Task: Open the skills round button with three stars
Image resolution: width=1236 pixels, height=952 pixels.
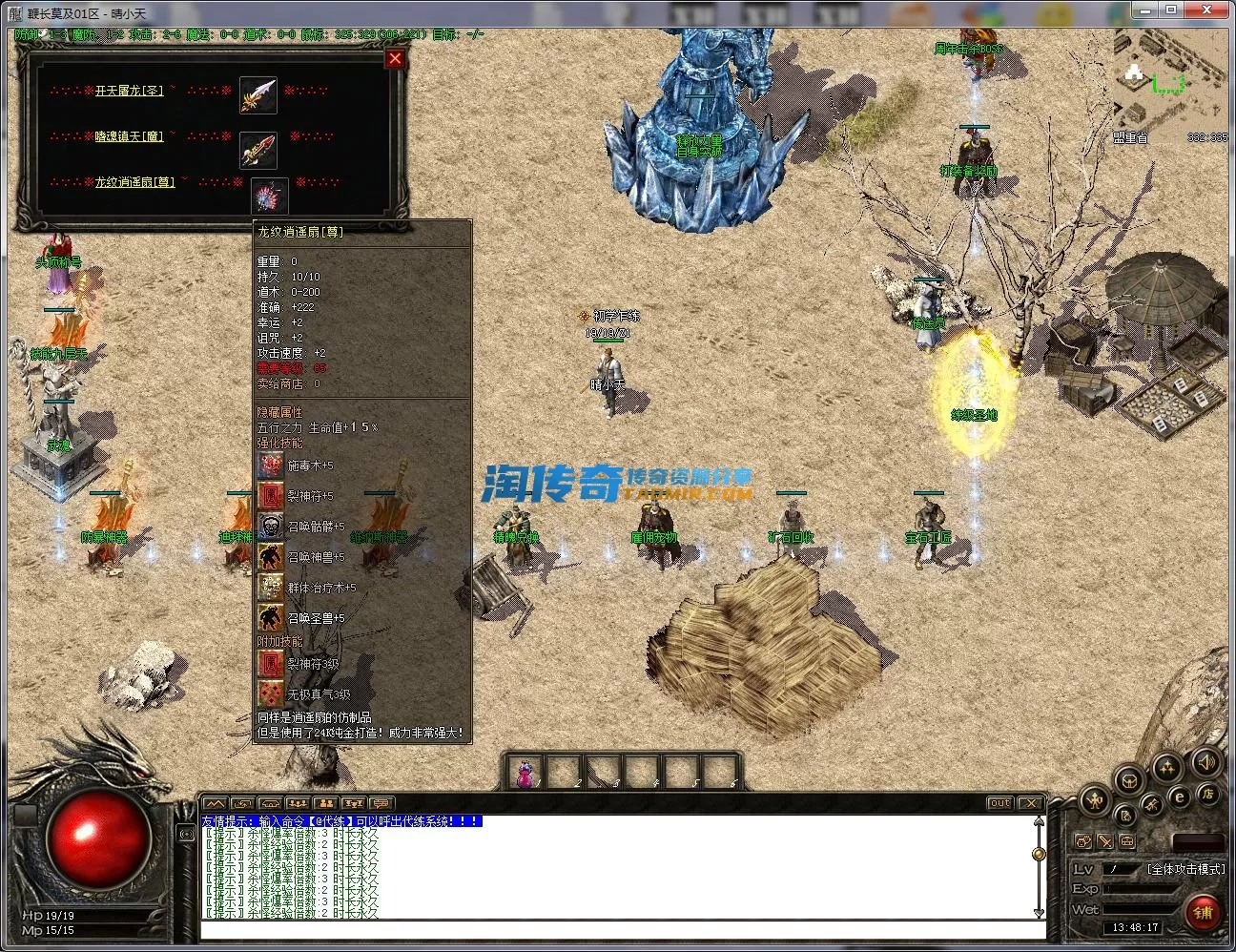Action: coord(1167,767)
